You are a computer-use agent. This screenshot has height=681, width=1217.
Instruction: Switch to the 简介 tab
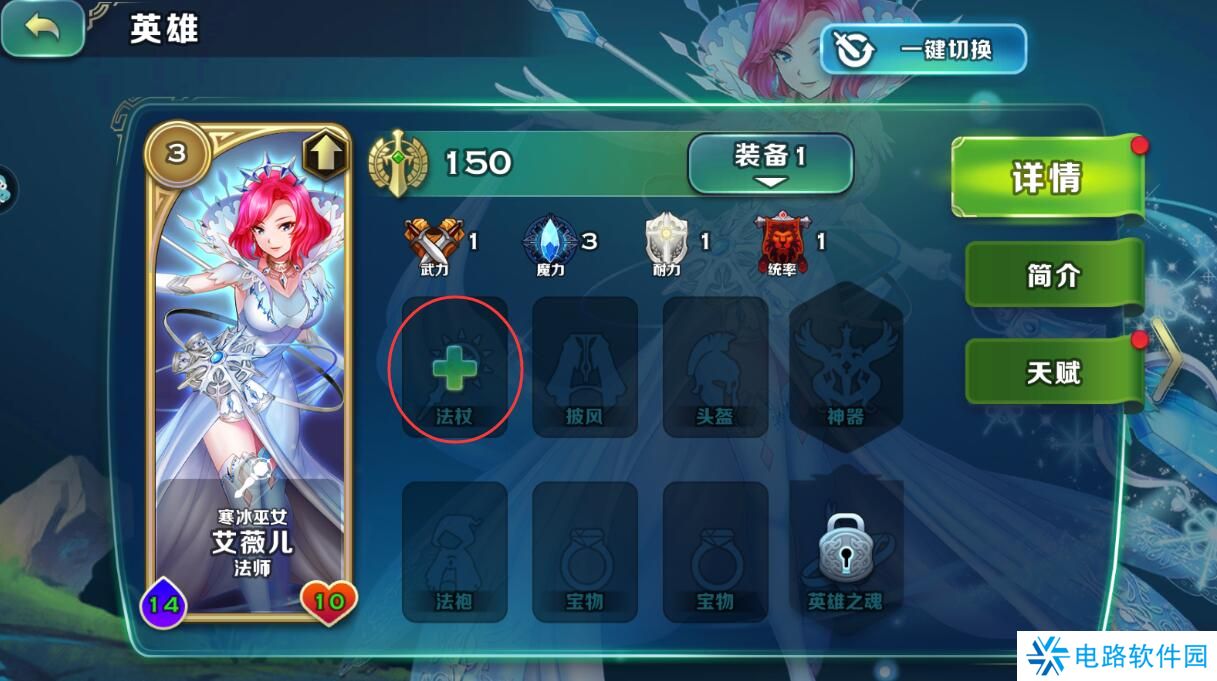click(x=1052, y=275)
